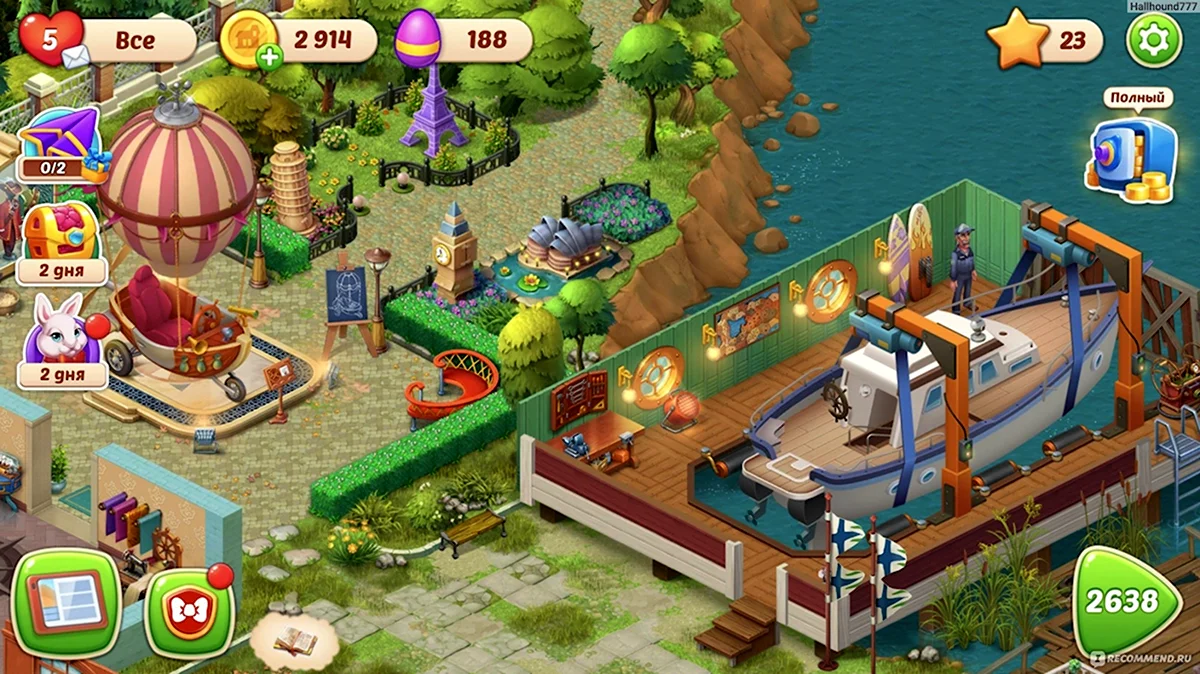Open settings with the green gear button
This screenshot has height=674, width=1200.
[x=1153, y=41]
